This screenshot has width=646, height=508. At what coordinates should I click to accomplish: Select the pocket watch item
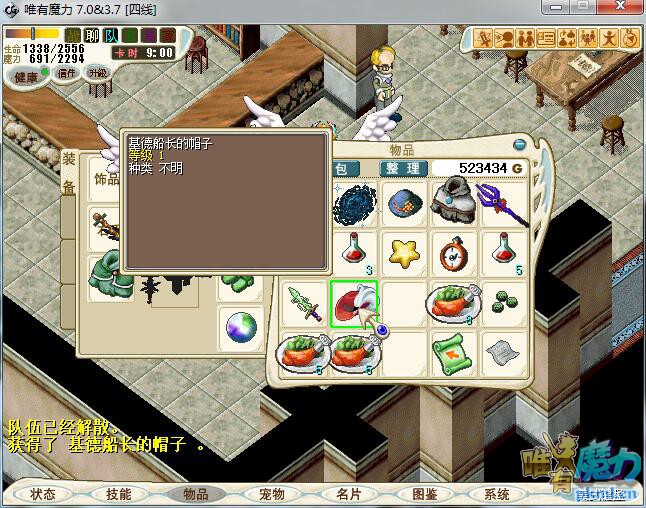tap(454, 253)
